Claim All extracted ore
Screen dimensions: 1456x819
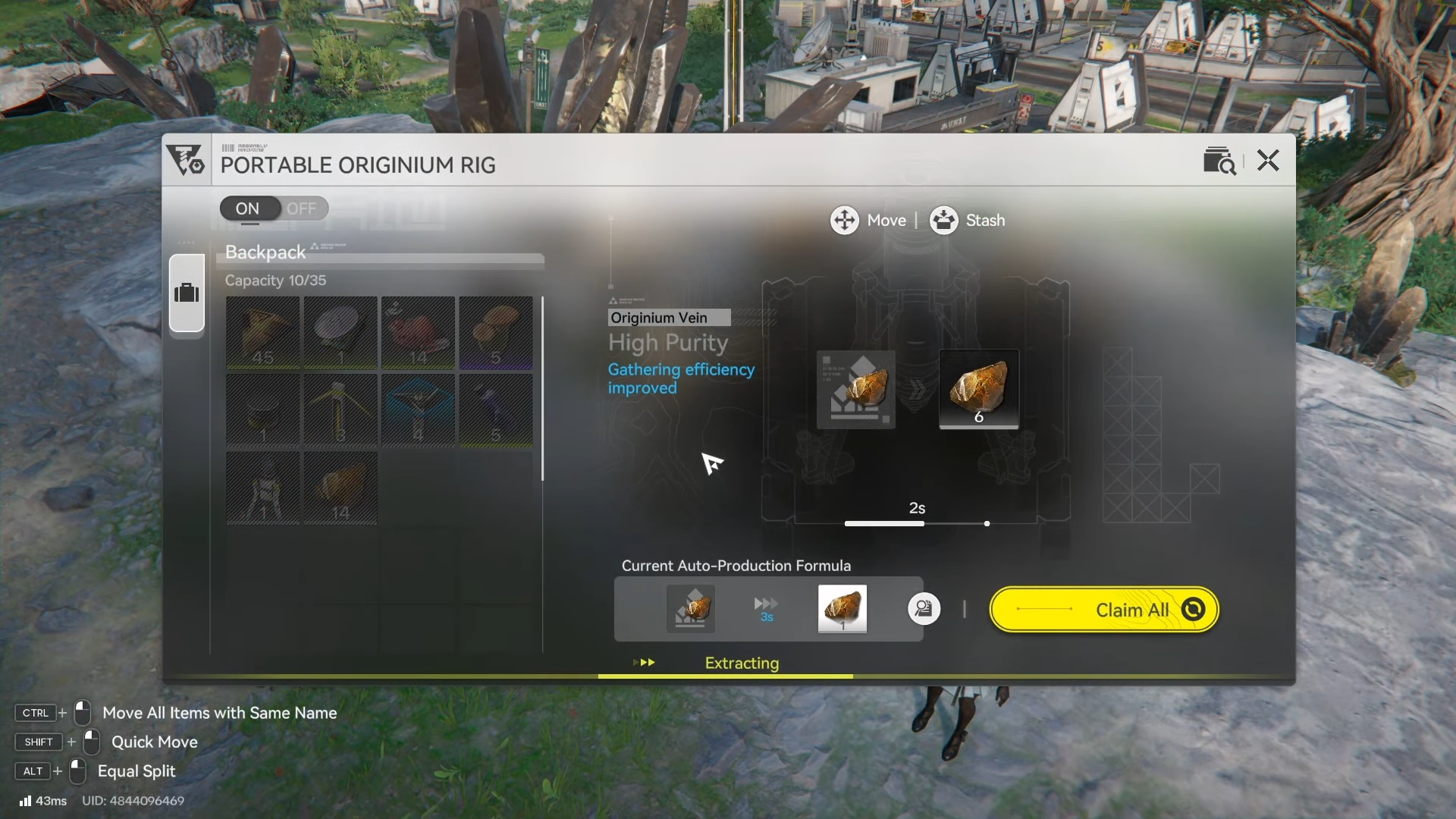[x=1104, y=610]
